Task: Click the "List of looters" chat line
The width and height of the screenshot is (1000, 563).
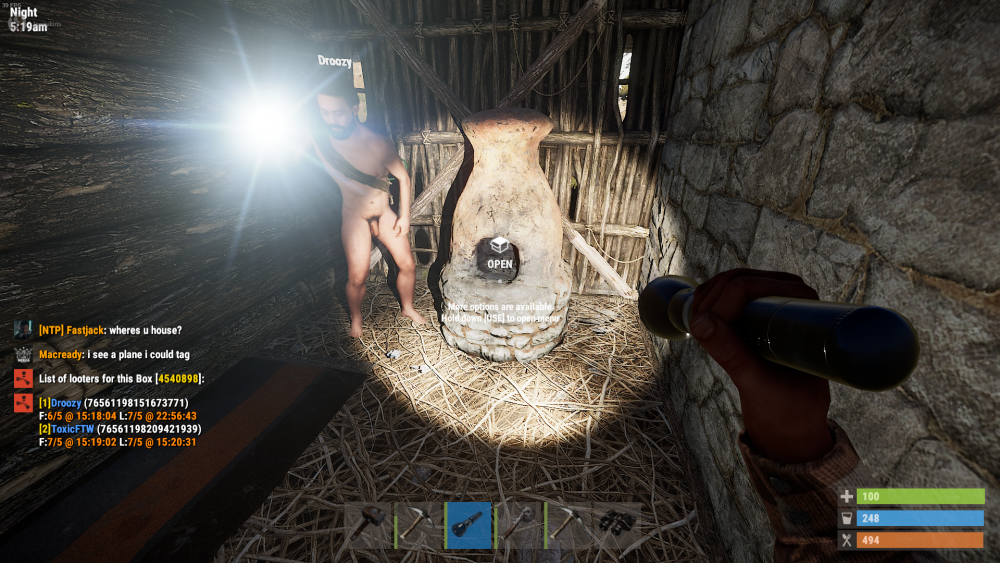Action: coord(121,379)
